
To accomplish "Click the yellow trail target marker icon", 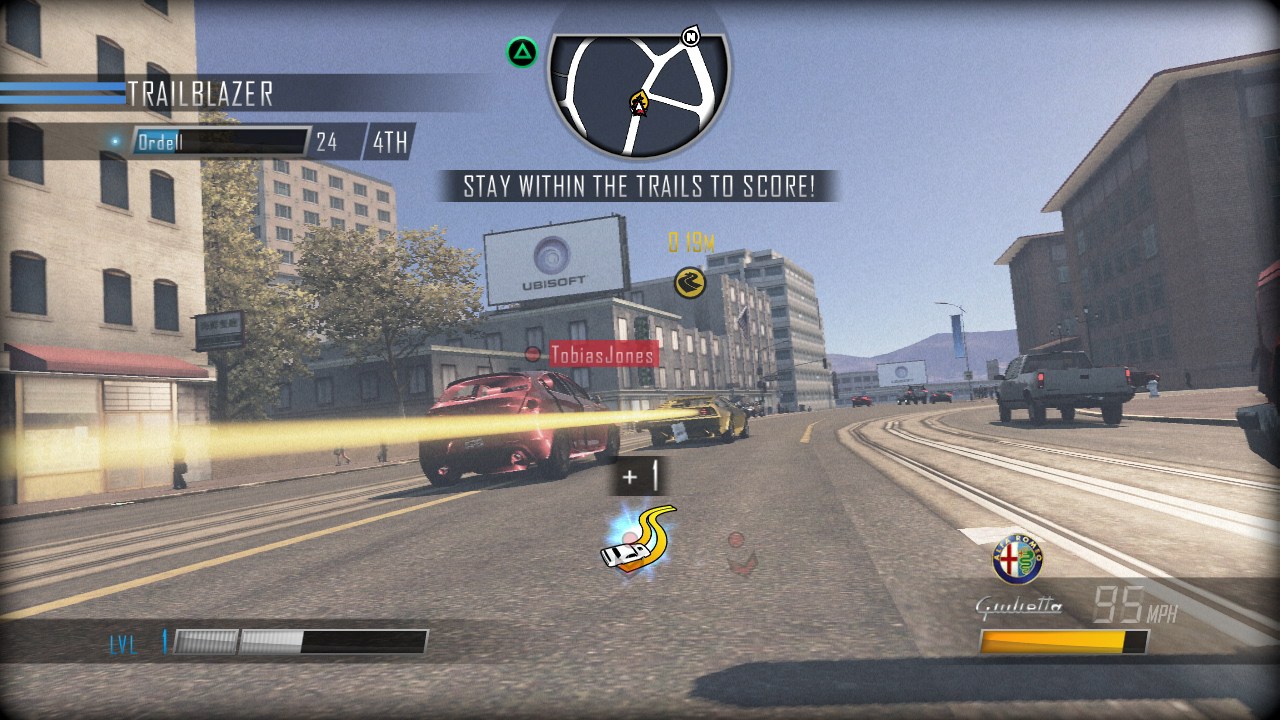I will coord(689,282).
